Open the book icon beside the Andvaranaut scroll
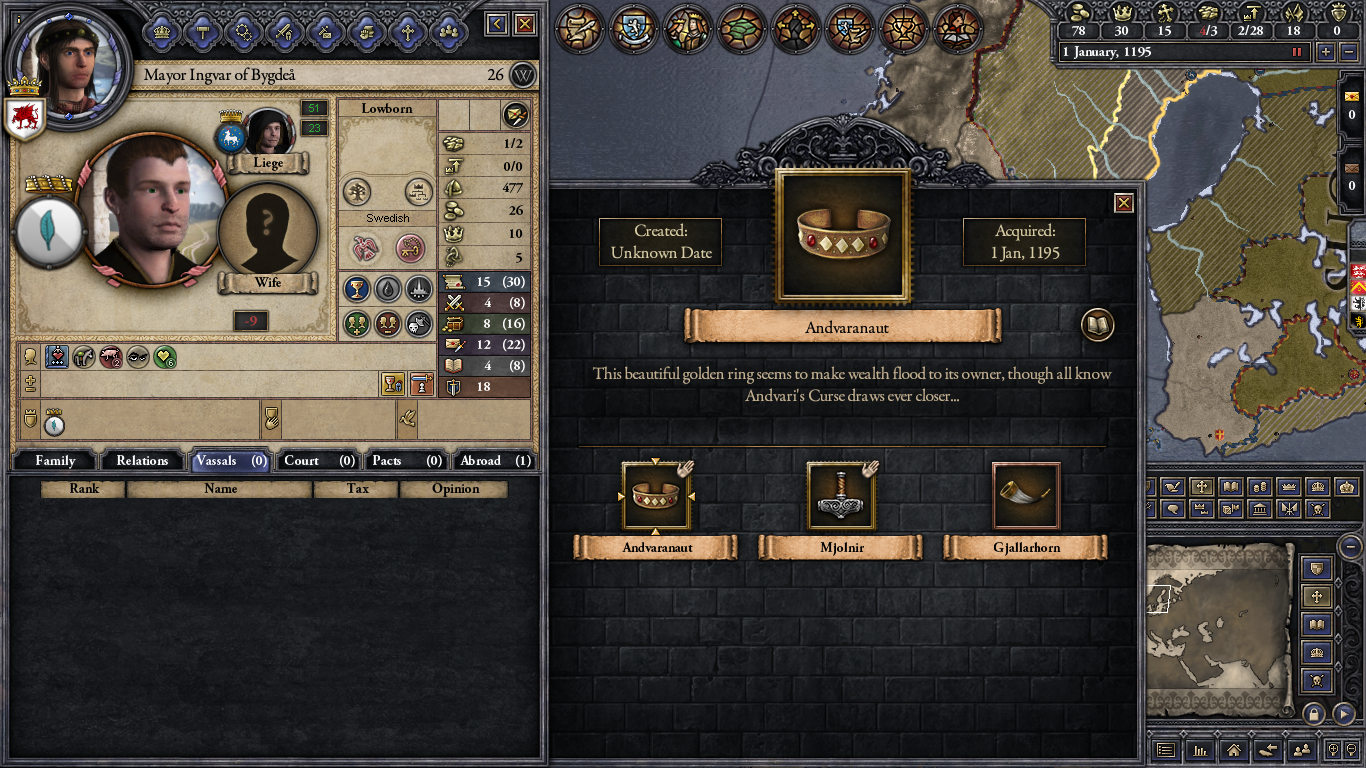Viewport: 1366px width, 770px height. click(x=1096, y=324)
